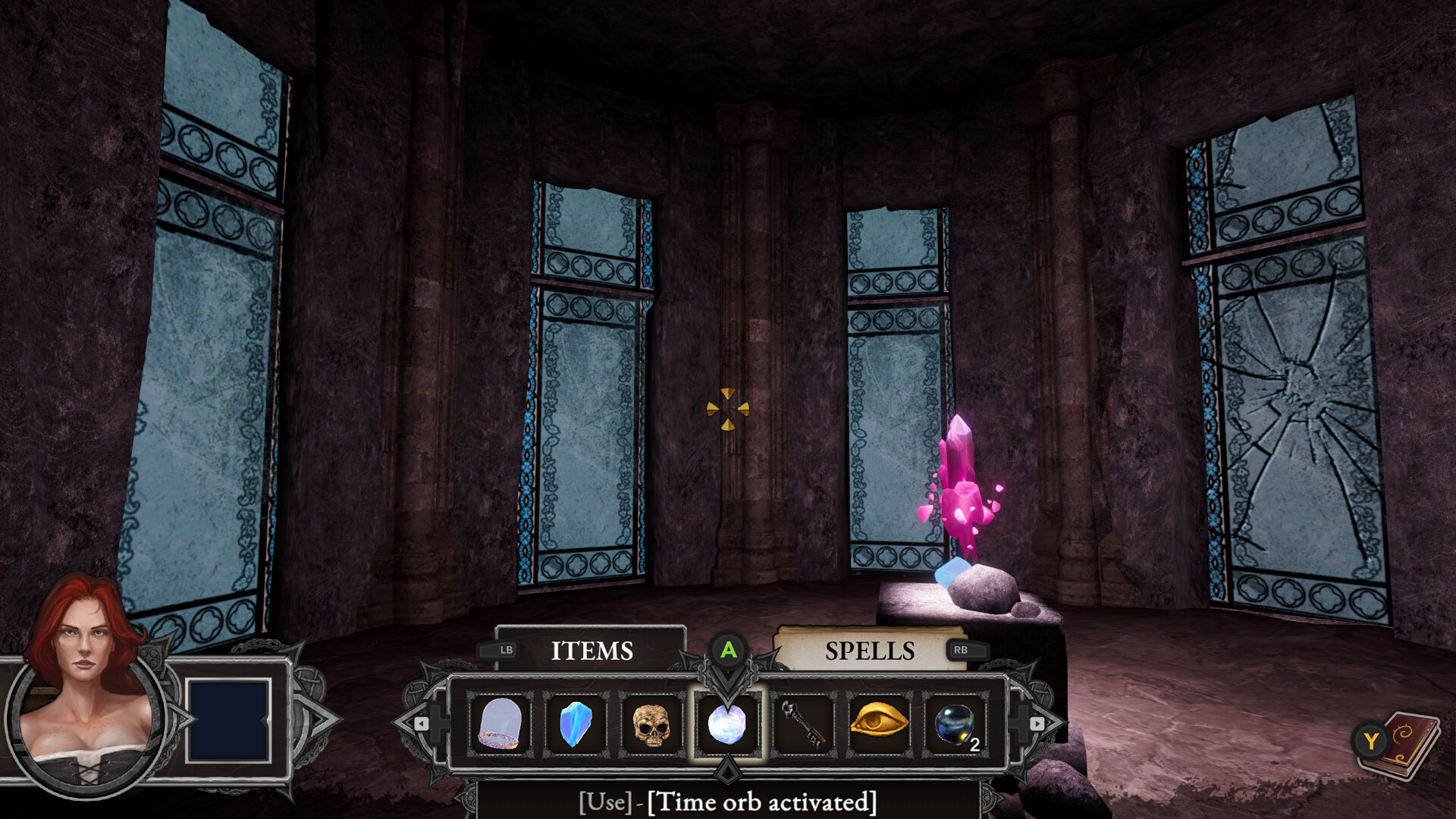Toggle the RB shoulder button prompt

967,650
